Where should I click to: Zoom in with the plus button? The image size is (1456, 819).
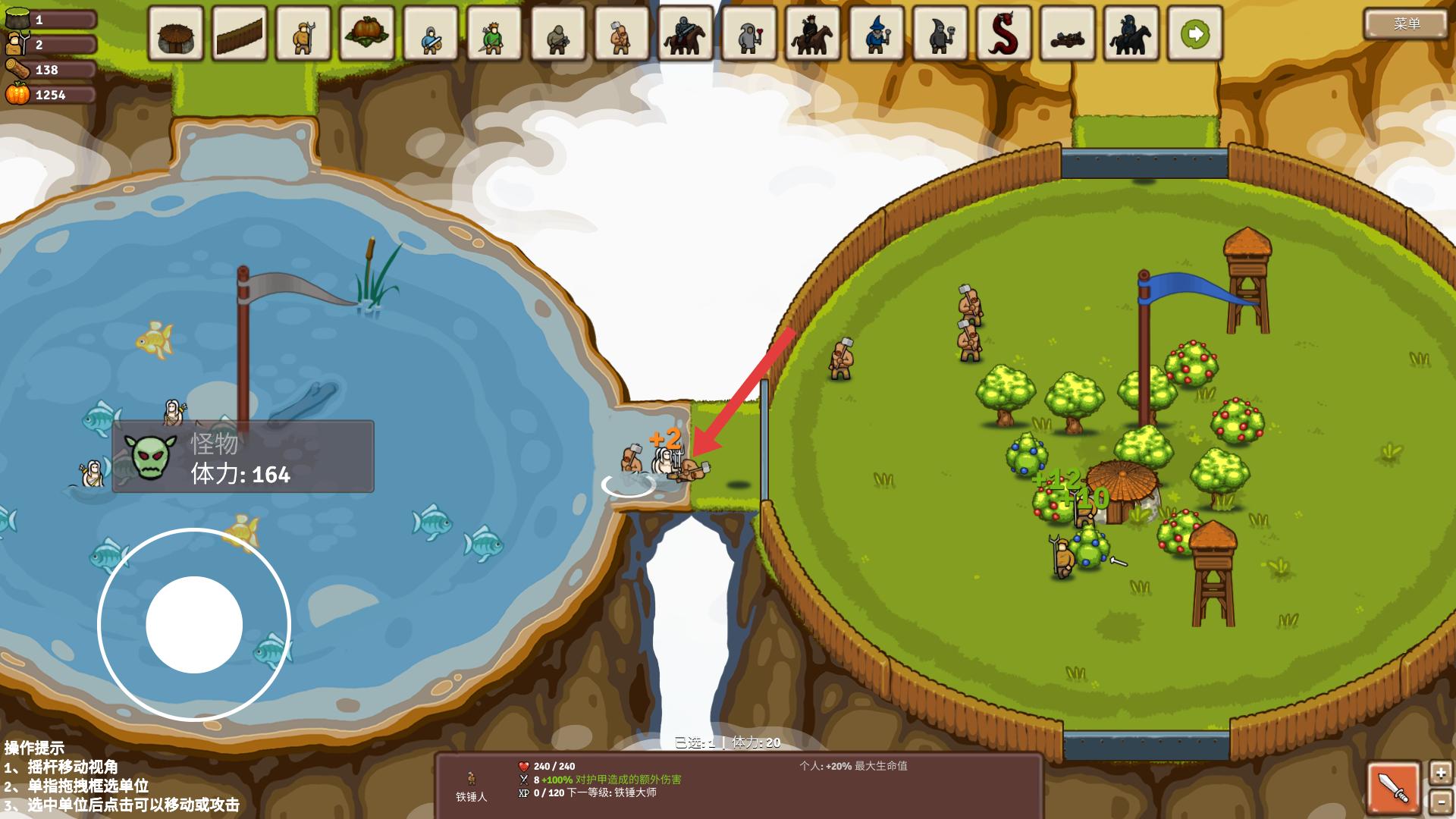1440,773
